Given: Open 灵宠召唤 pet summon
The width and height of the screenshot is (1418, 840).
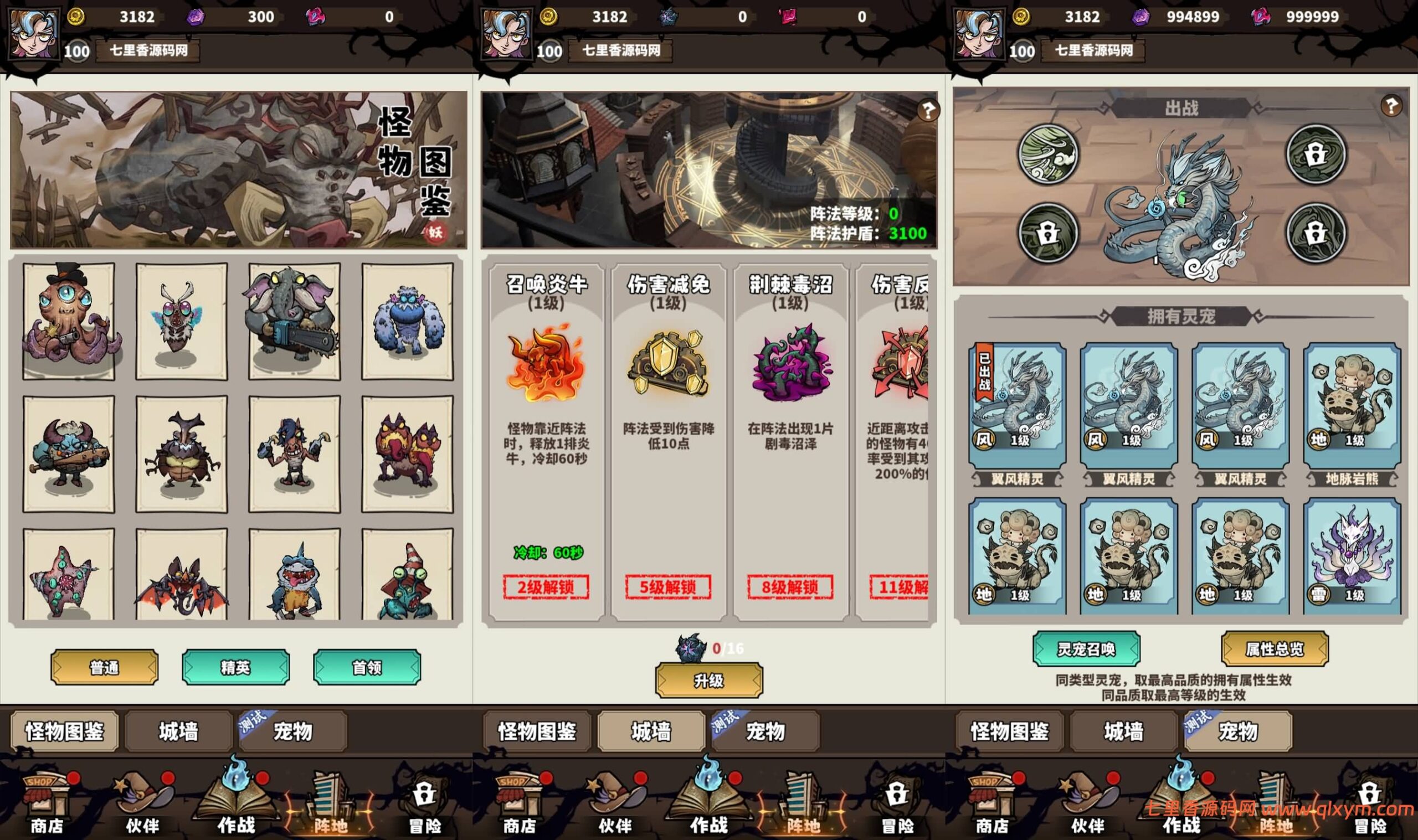Looking at the screenshot, I should pyautogui.click(x=1087, y=650).
